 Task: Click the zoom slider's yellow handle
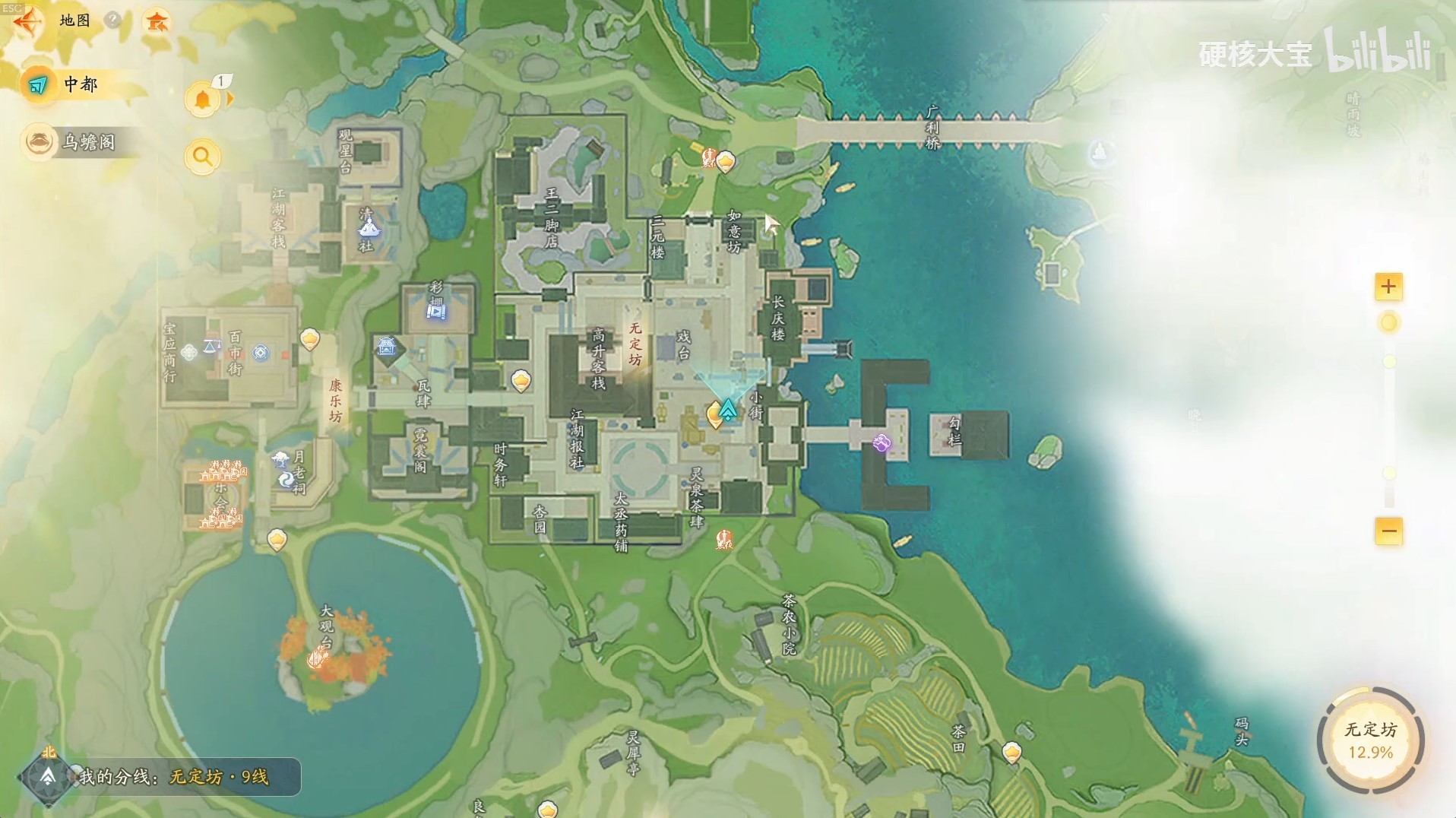coord(1388,323)
